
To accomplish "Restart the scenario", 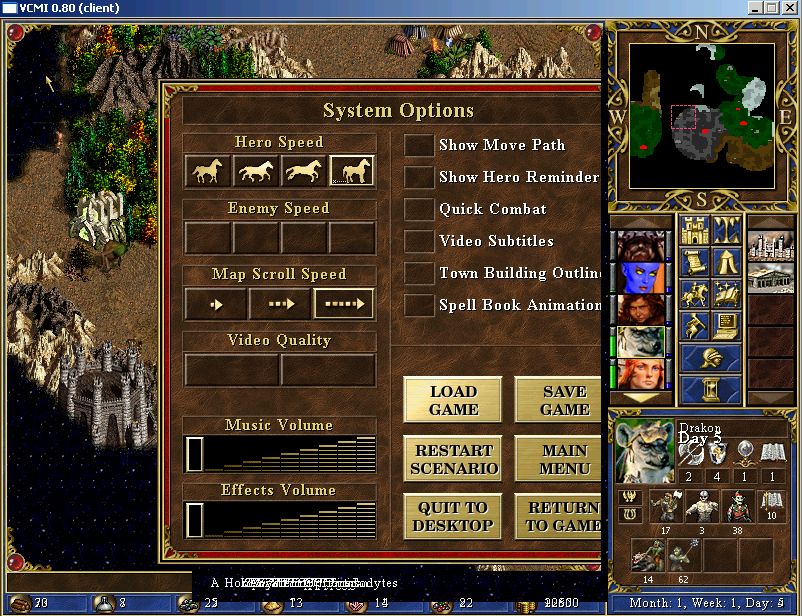I will (x=453, y=459).
